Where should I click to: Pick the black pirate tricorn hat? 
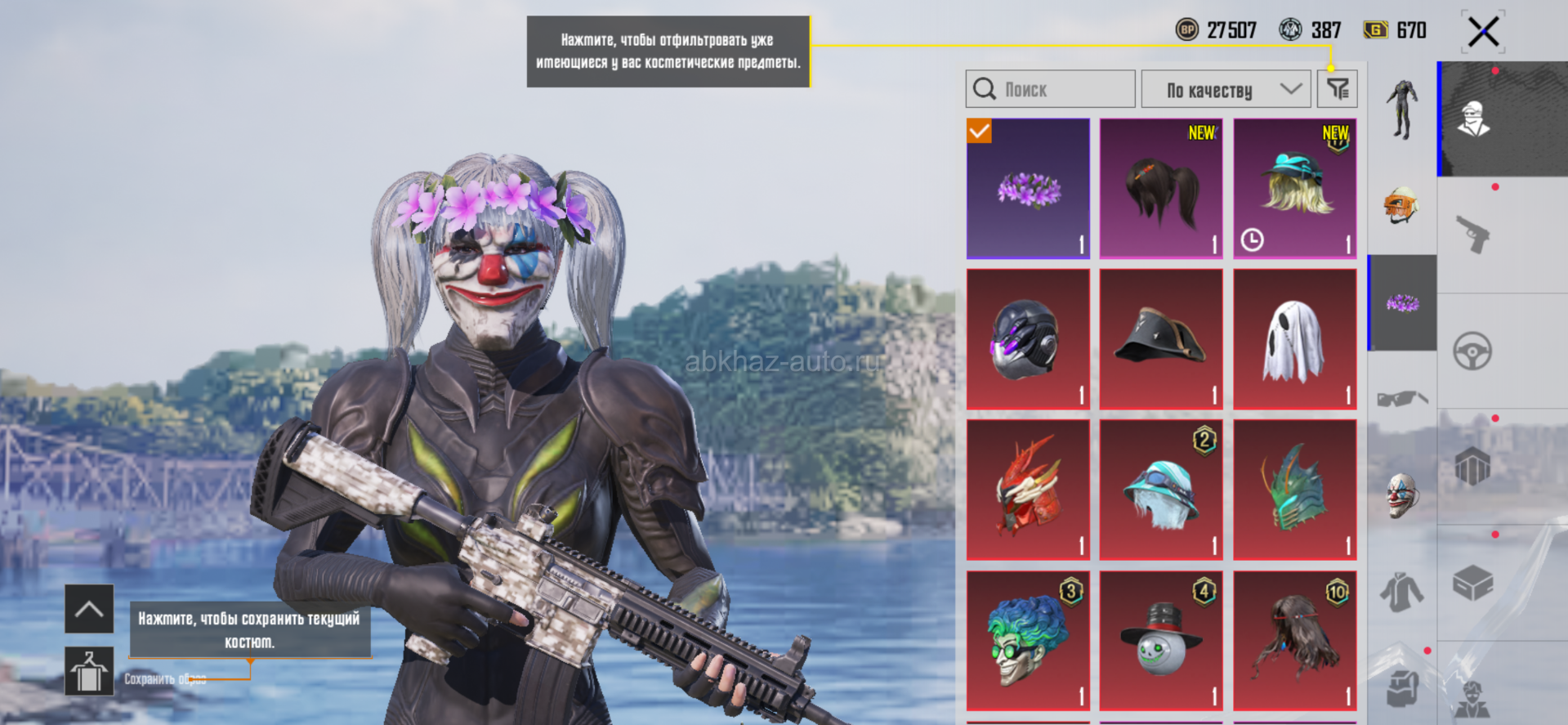(x=1161, y=339)
